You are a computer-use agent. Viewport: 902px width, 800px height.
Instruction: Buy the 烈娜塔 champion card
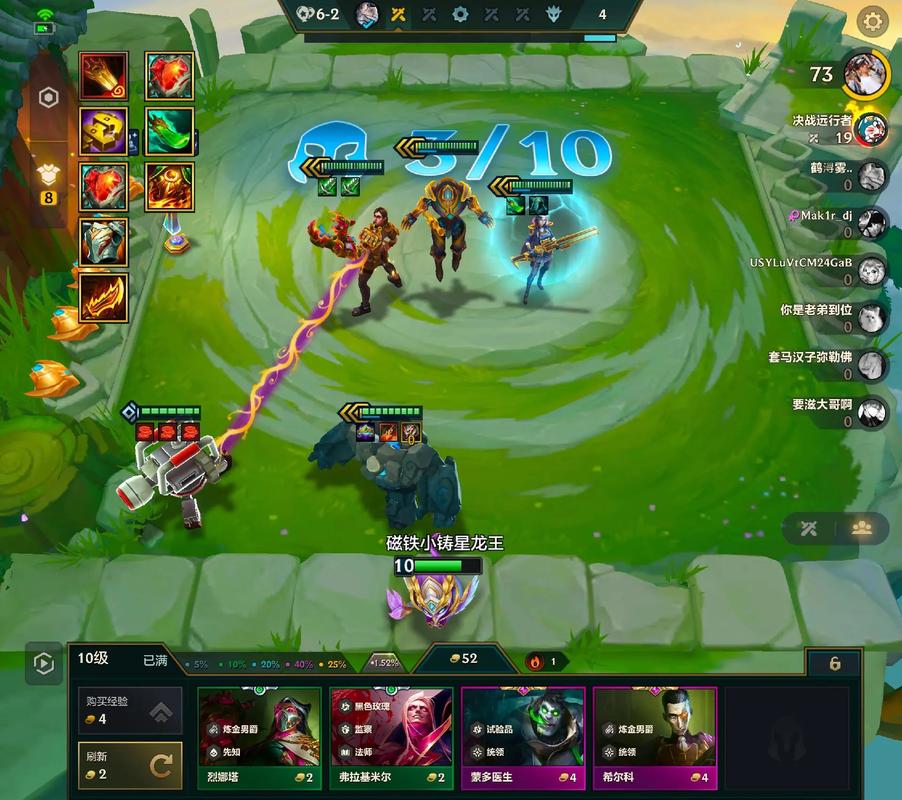(x=260, y=740)
